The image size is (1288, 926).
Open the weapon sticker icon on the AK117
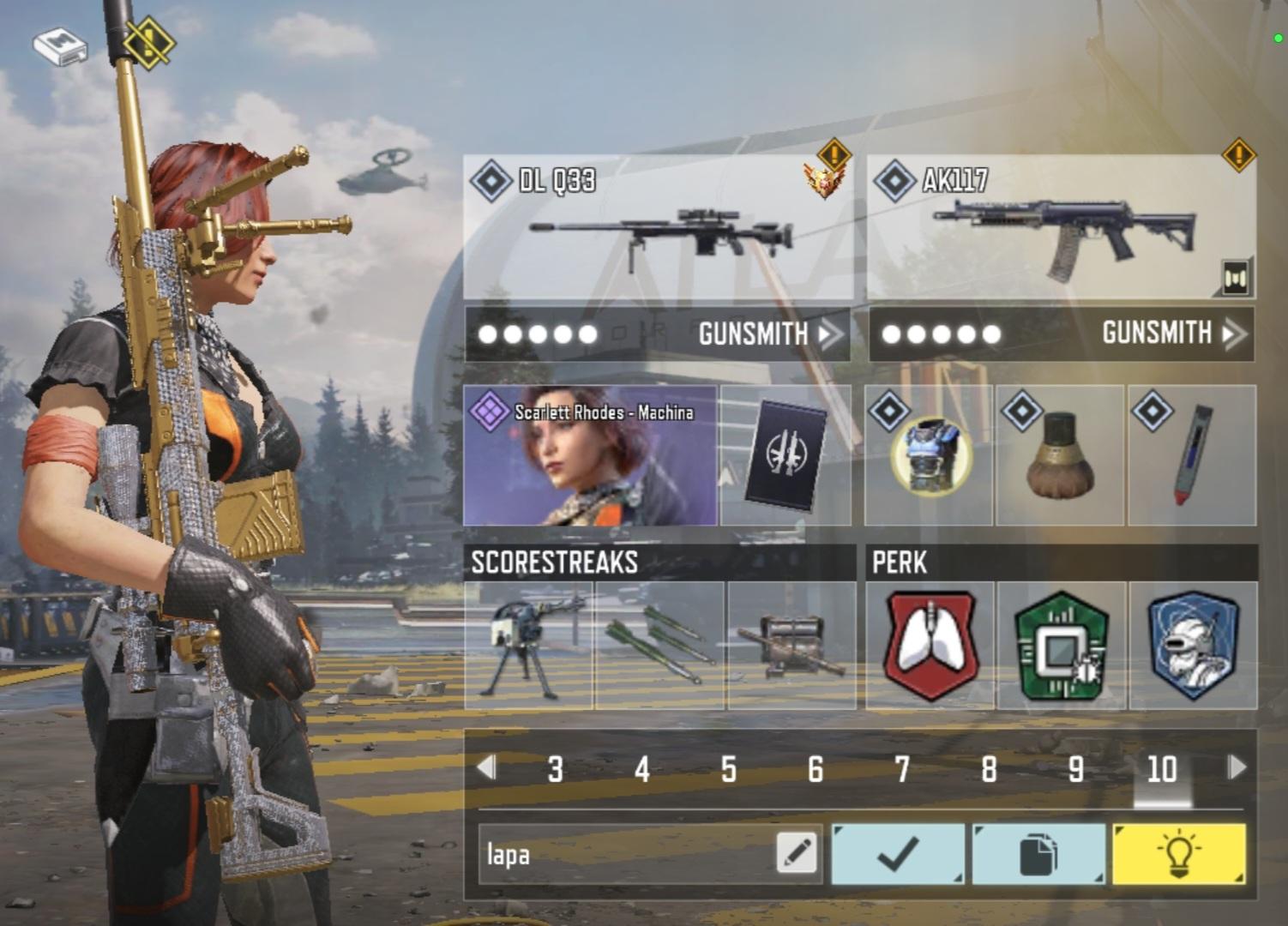point(1235,277)
